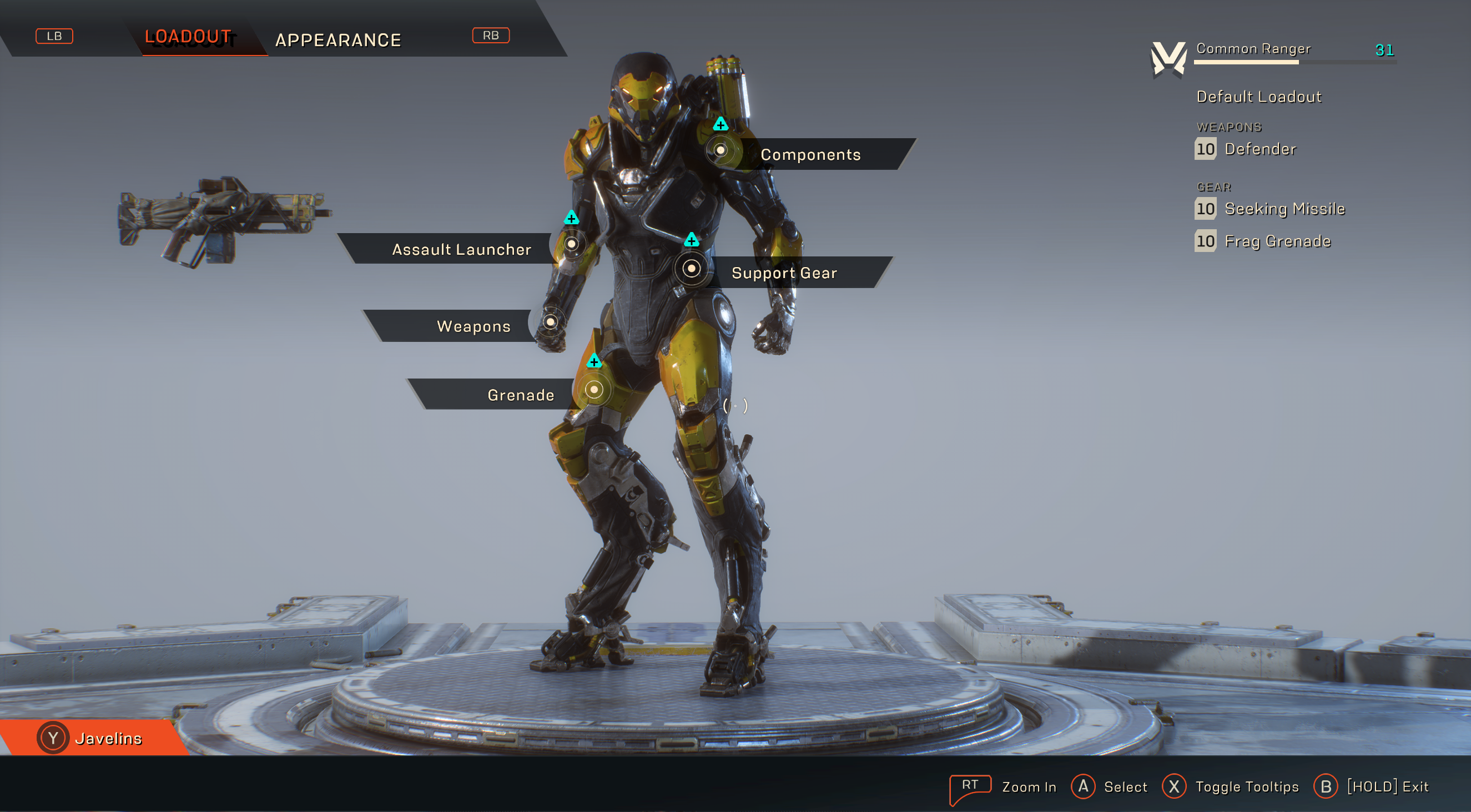Open the Support Gear slot

[783, 273]
